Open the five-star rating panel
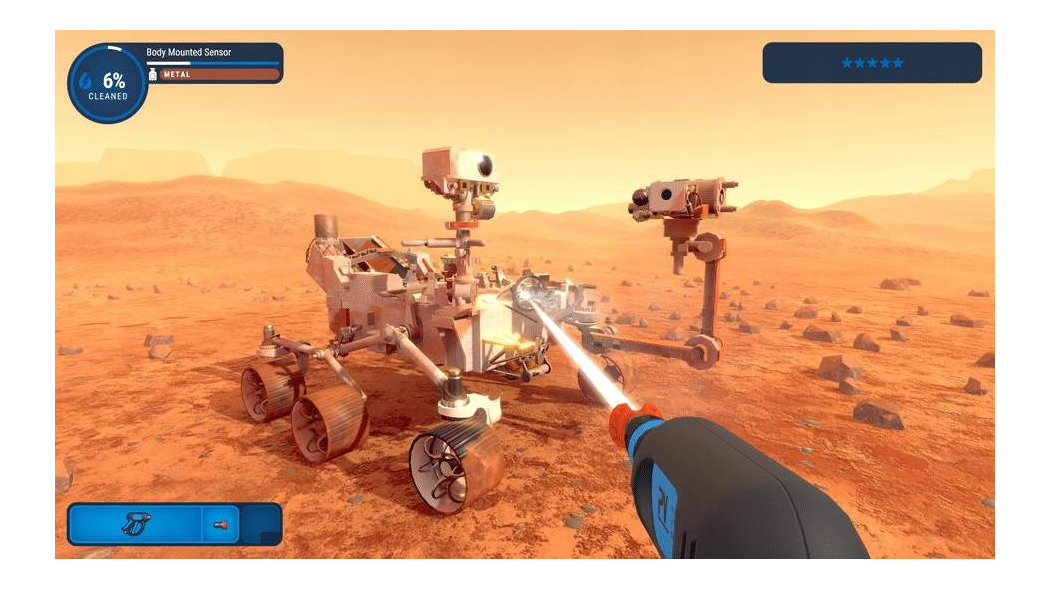The image size is (1050, 590). pyautogui.click(x=871, y=63)
